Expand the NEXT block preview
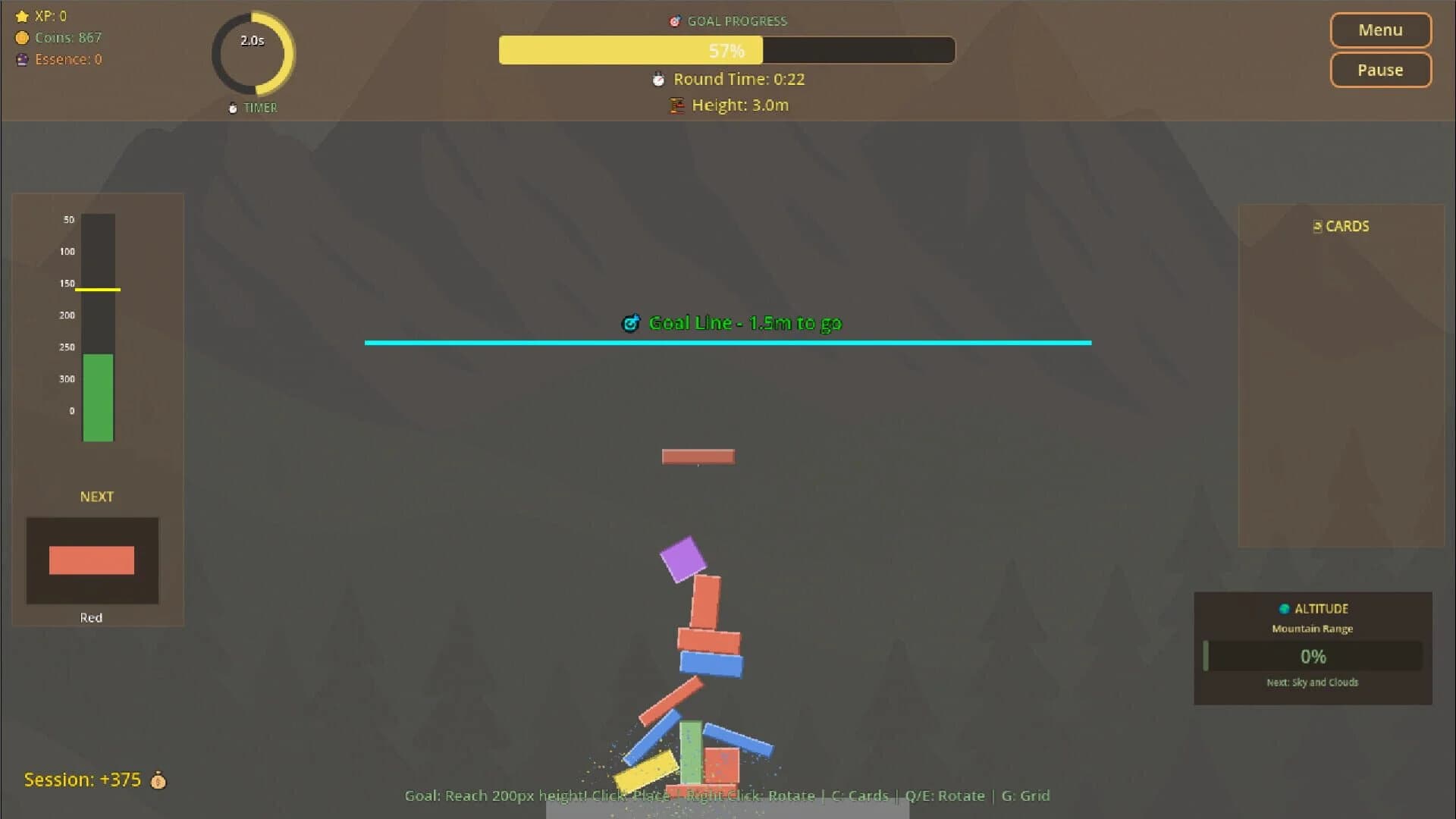The width and height of the screenshot is (1456, 819). (x=93, y=561)
